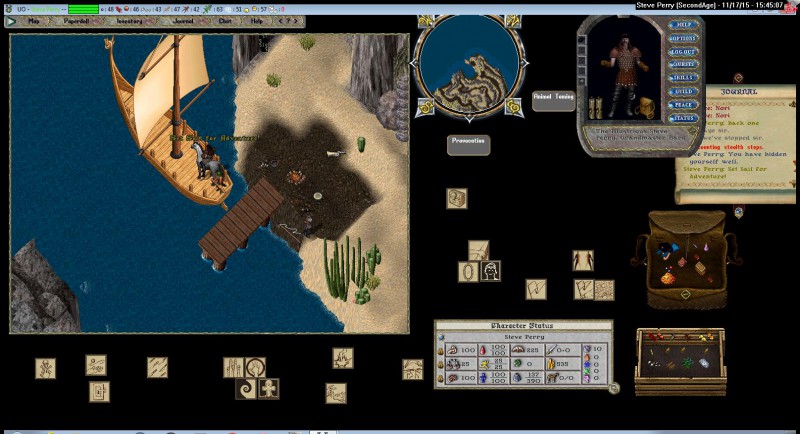Screen dimensions: 800x434
Task: Show the STATUS window from the paperdoll
Action: pyautogui.click(x=683, y=117)
